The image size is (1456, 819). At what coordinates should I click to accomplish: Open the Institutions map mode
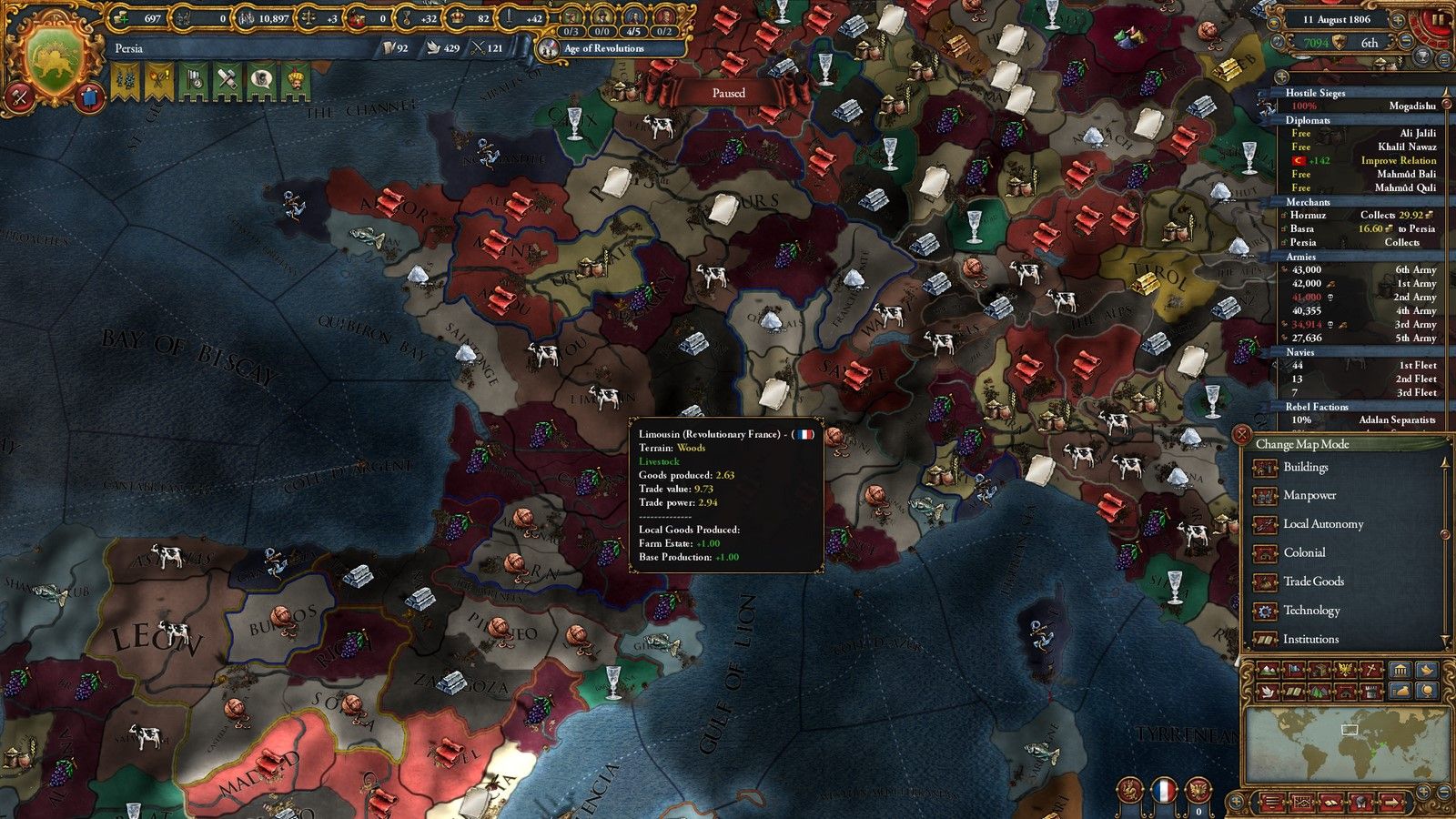(x=1310, y=640)
